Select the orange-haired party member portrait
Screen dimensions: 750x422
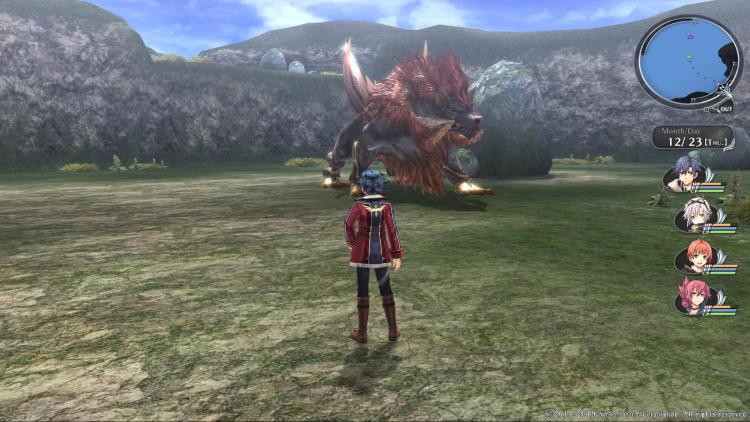point(692,256)
